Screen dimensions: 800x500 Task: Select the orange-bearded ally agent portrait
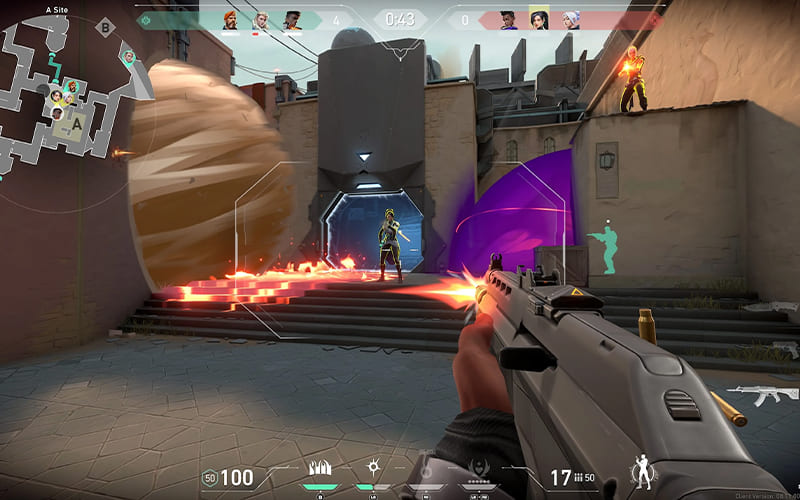[231, 19]
